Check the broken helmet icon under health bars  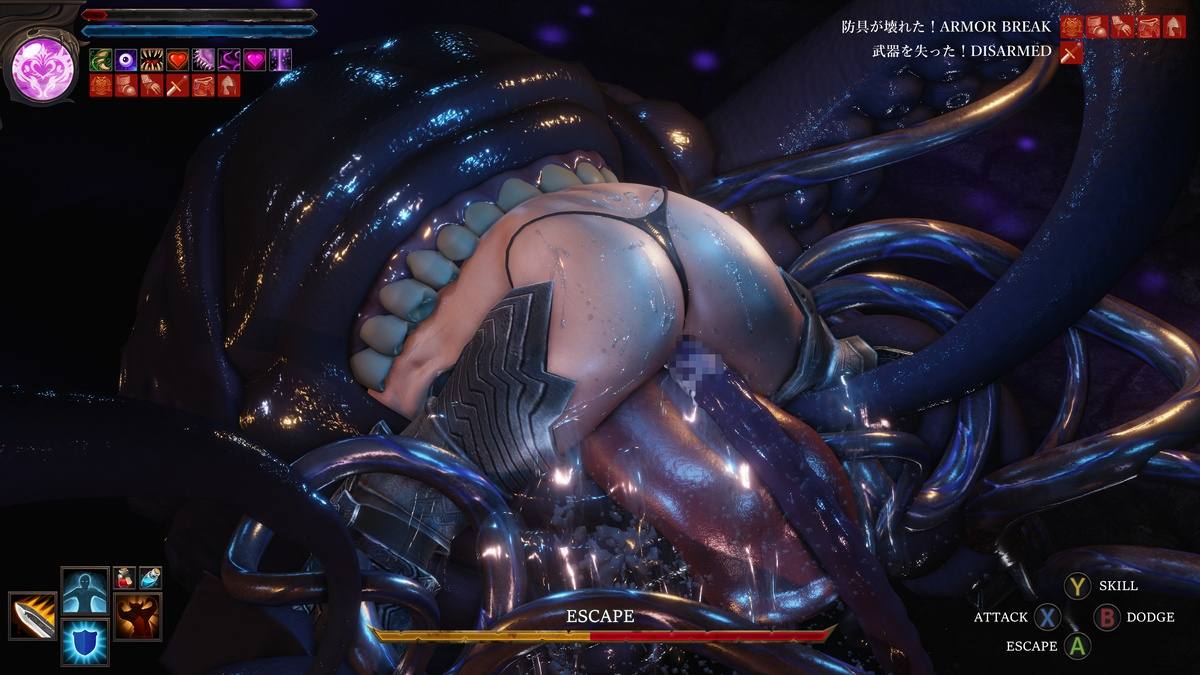[x=229, y=85]
